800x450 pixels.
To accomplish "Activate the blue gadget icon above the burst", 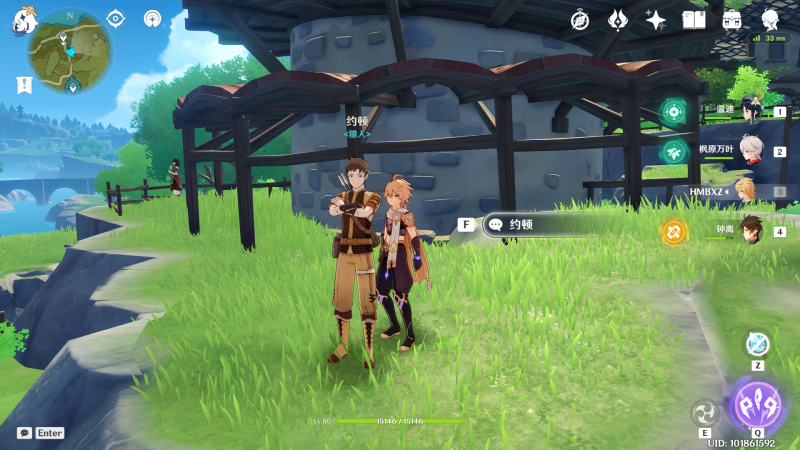I will [x=757, y=344].
